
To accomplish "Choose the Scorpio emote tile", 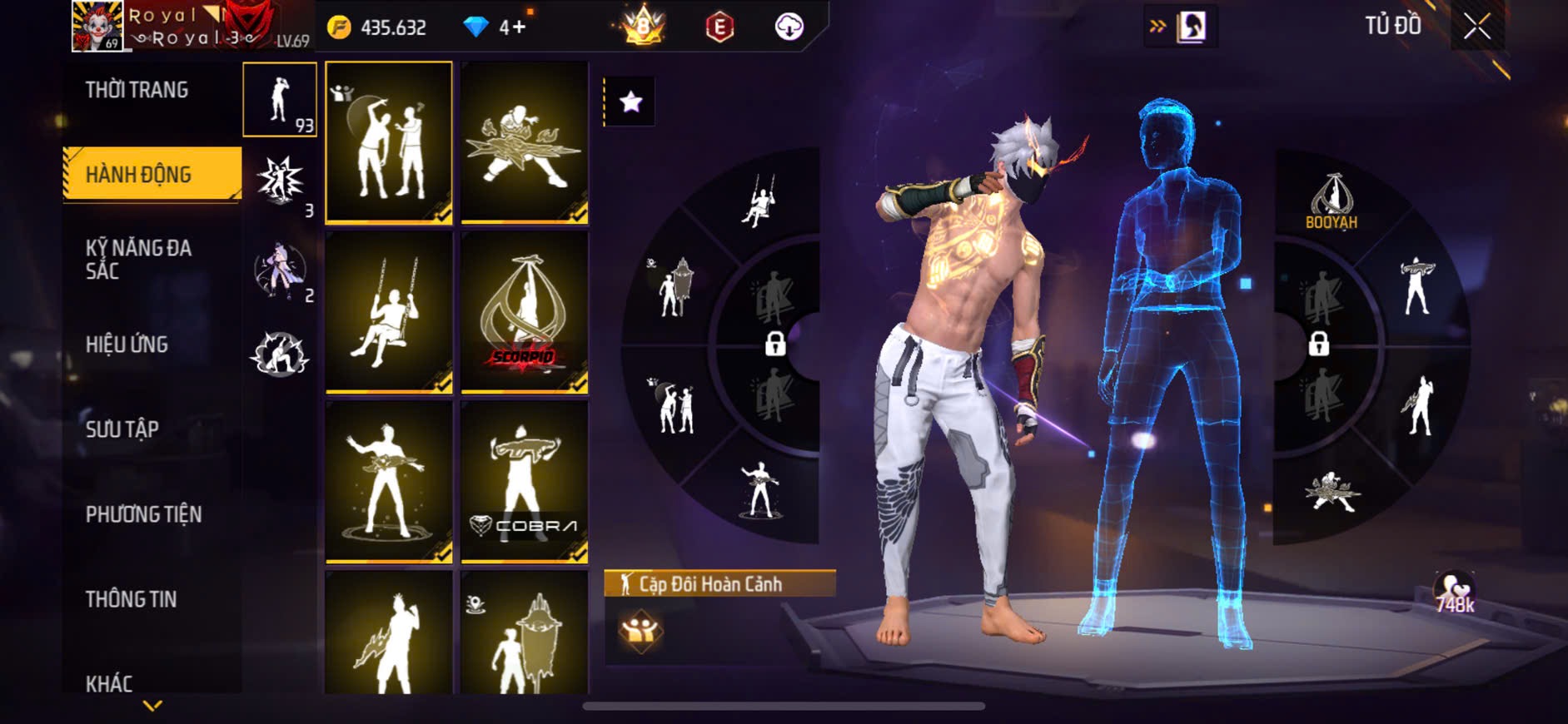I will point(525,312).
